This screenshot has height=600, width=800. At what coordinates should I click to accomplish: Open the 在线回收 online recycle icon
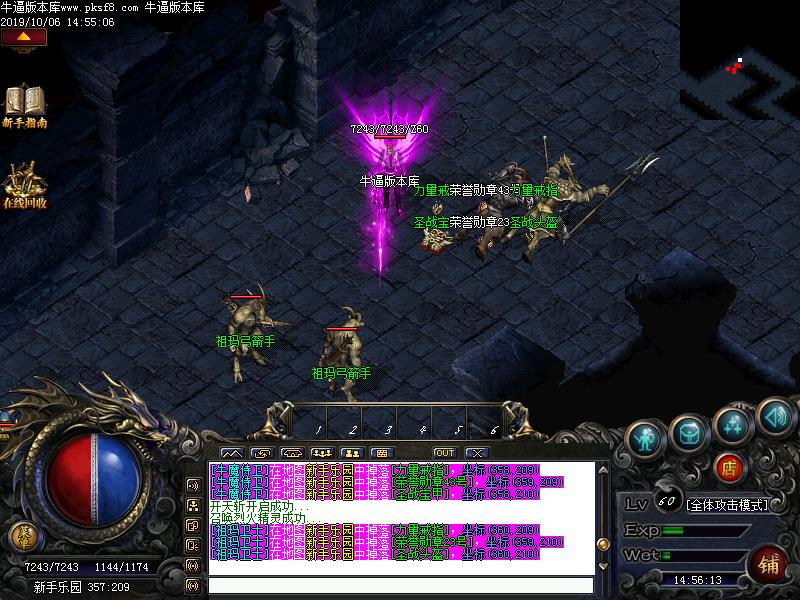tap(24, 184)
